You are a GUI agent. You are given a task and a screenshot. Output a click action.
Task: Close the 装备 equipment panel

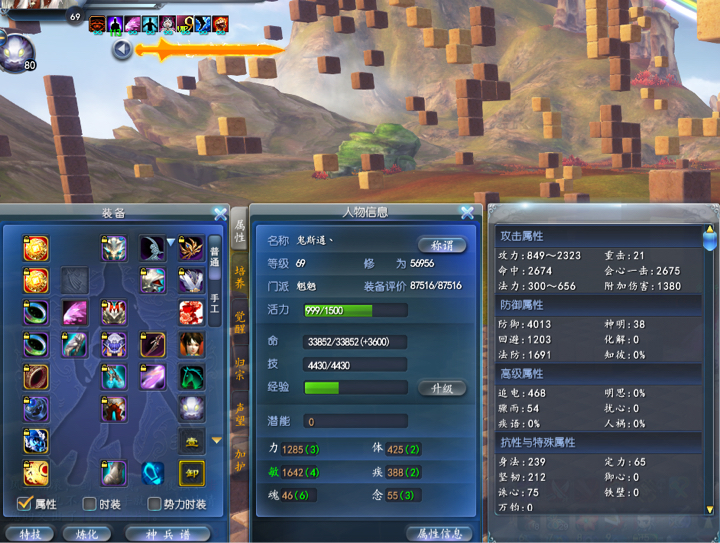pyautogui.click(x=220, y=213)
